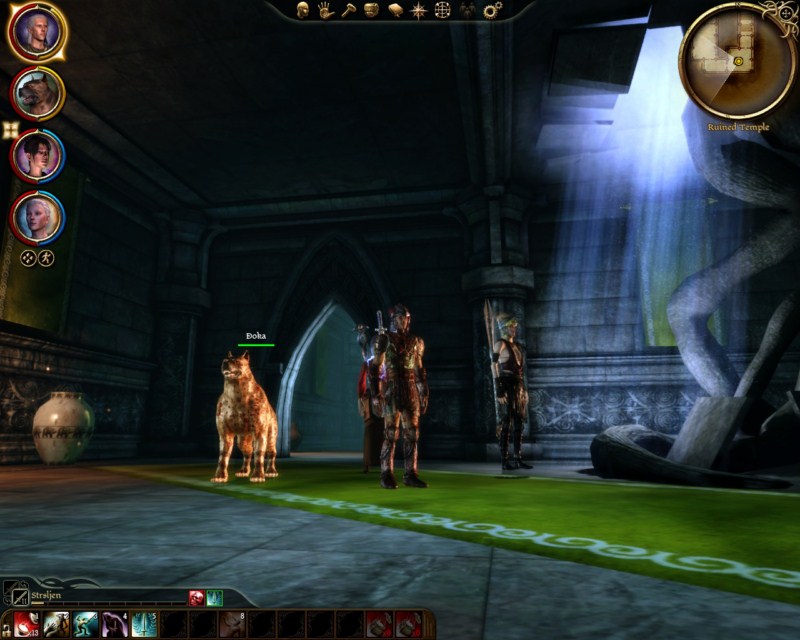Image resolution: width=800 pixels, height=640 pixels.
Task: Select the dark-haired woman party portrait
Action: pyautogui.click(x=37, y=155)
